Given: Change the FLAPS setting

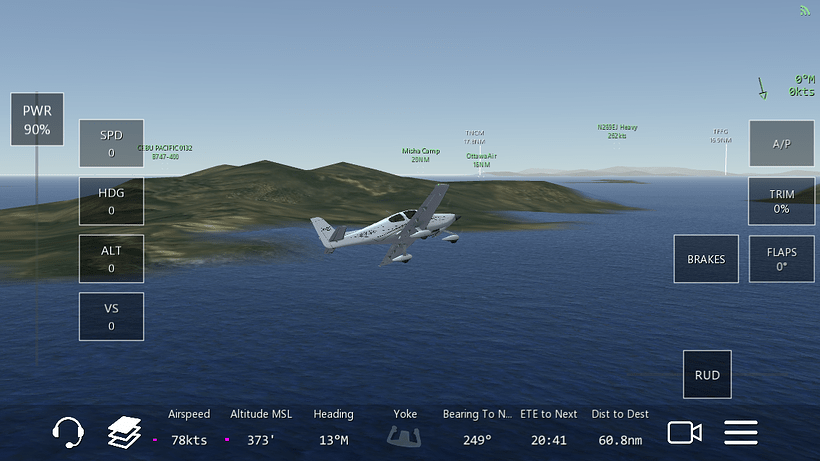Looking at the screenshot, I should click(781, 259).
